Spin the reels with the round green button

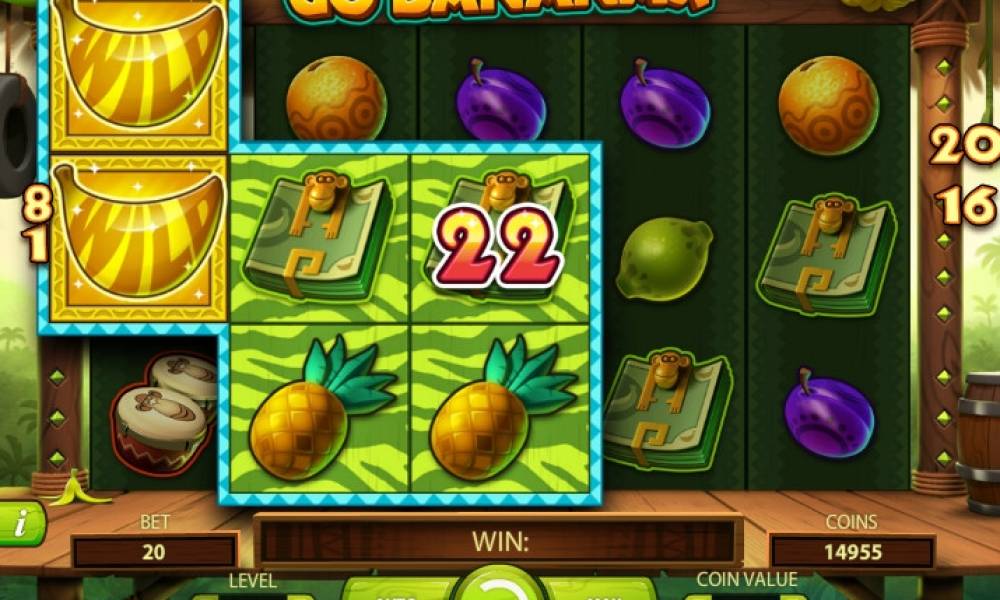497,587
